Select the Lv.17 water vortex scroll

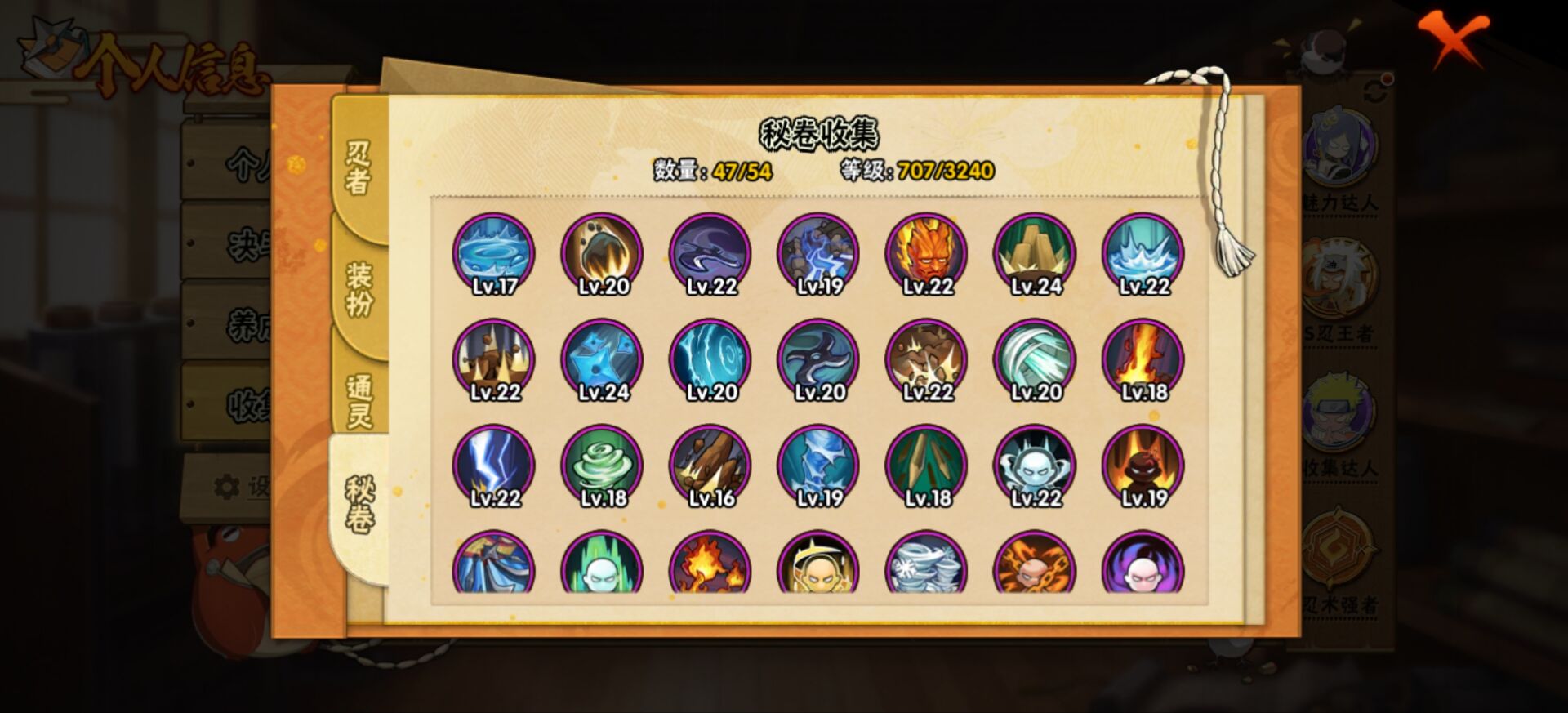point(494,253)
